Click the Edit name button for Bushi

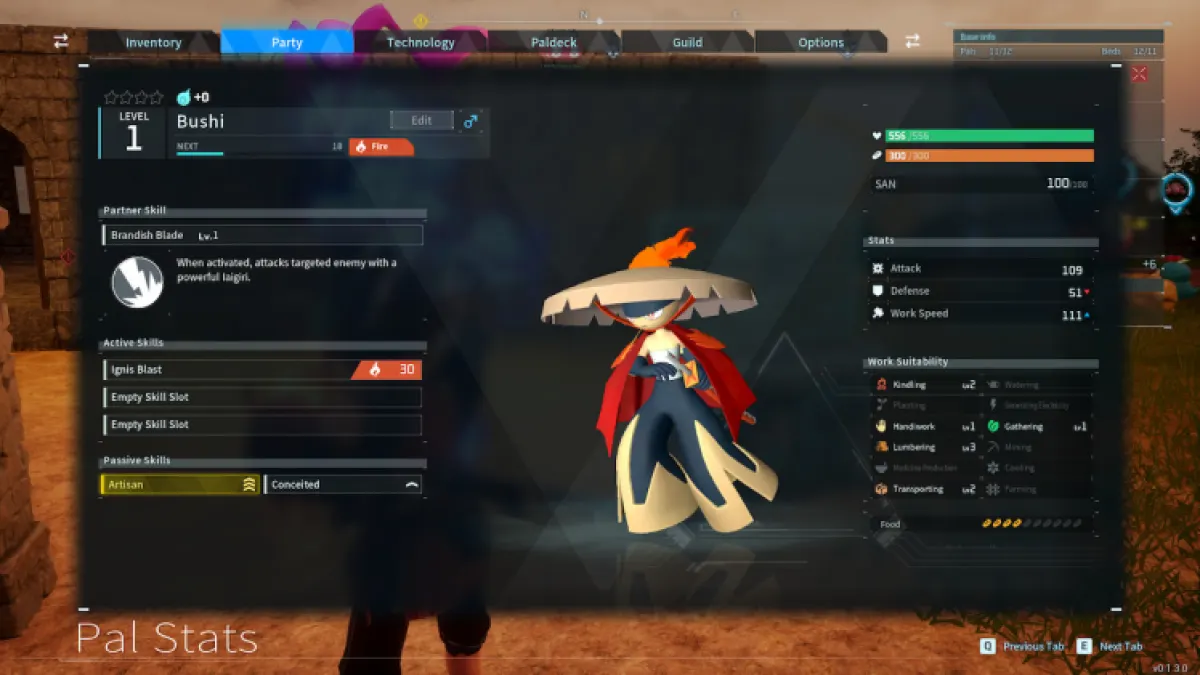421,120
